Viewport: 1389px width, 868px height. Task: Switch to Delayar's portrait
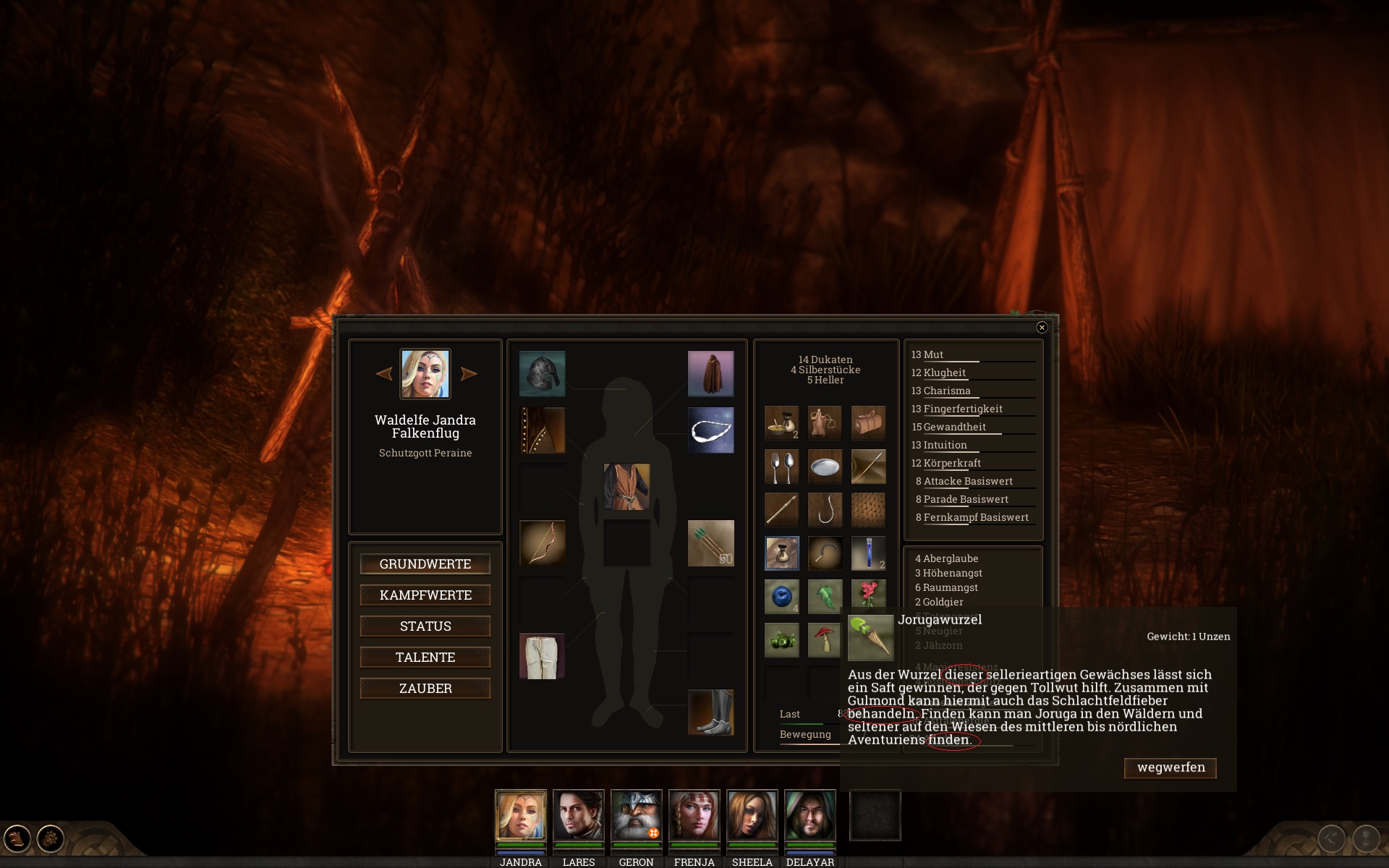810,815
